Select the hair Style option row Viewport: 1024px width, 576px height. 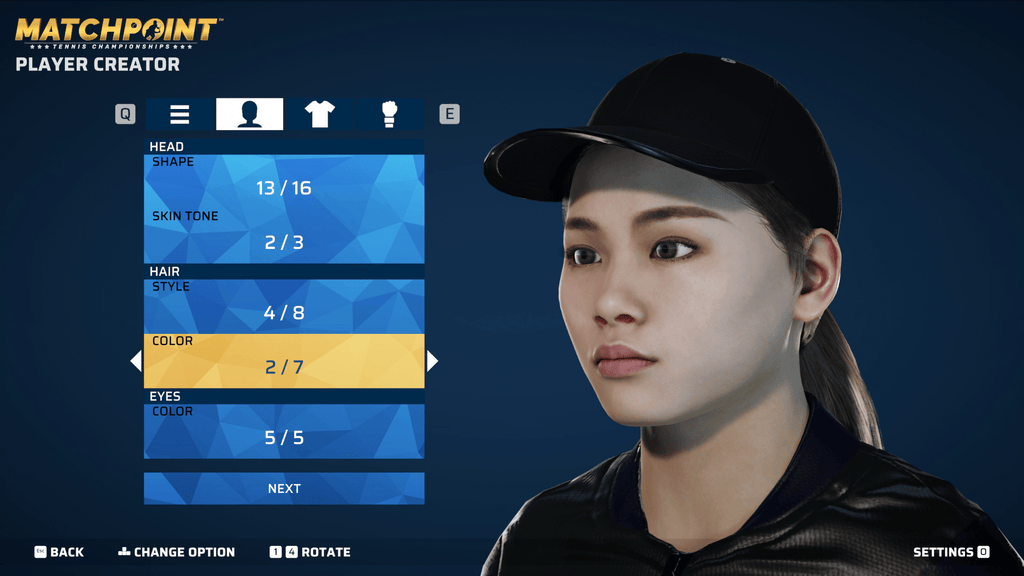tap(284, 306)
